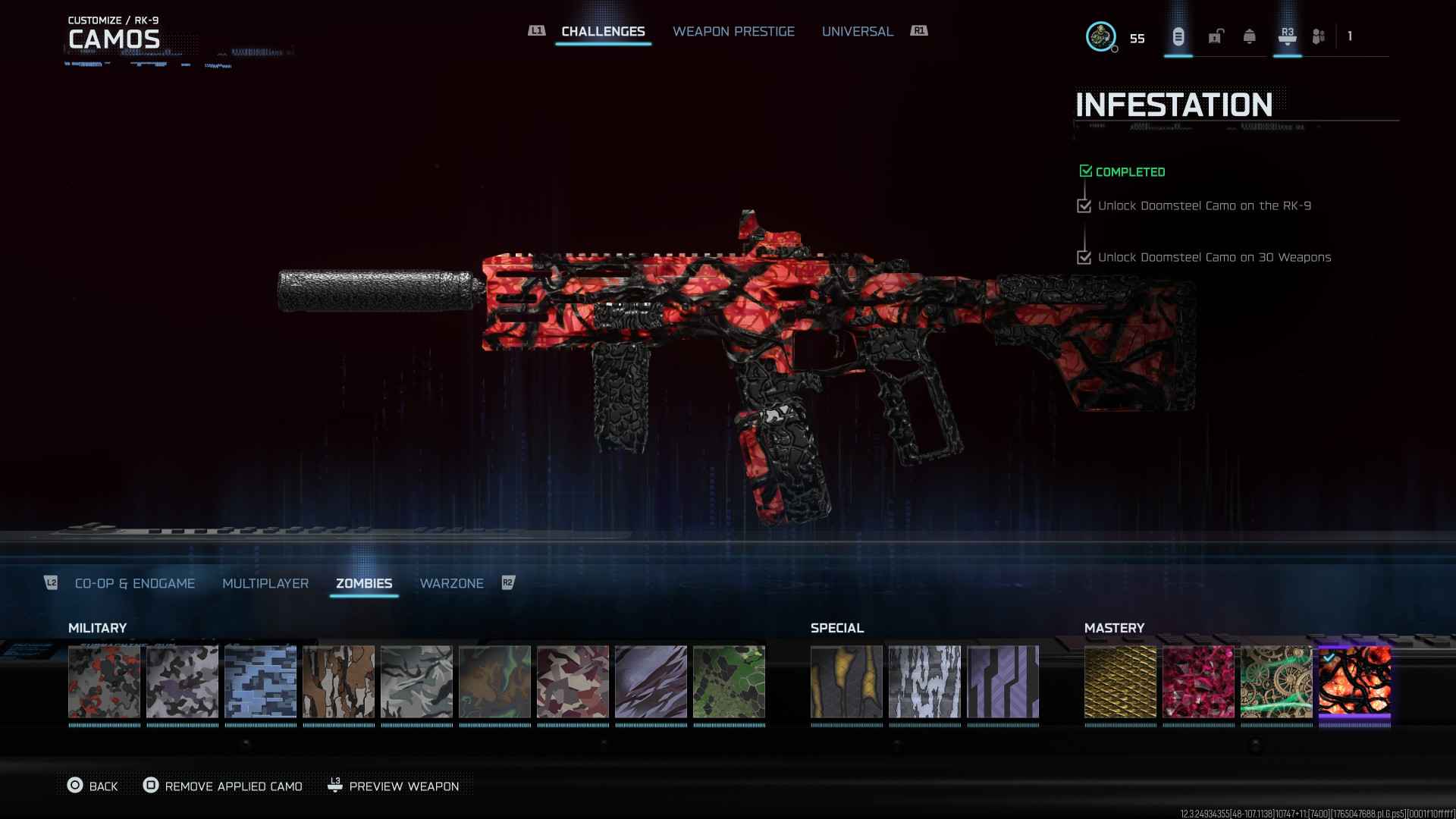Screen dimensions: 1456x819
Task: Select the purple striped special camo
Action: click(1003, 682)
